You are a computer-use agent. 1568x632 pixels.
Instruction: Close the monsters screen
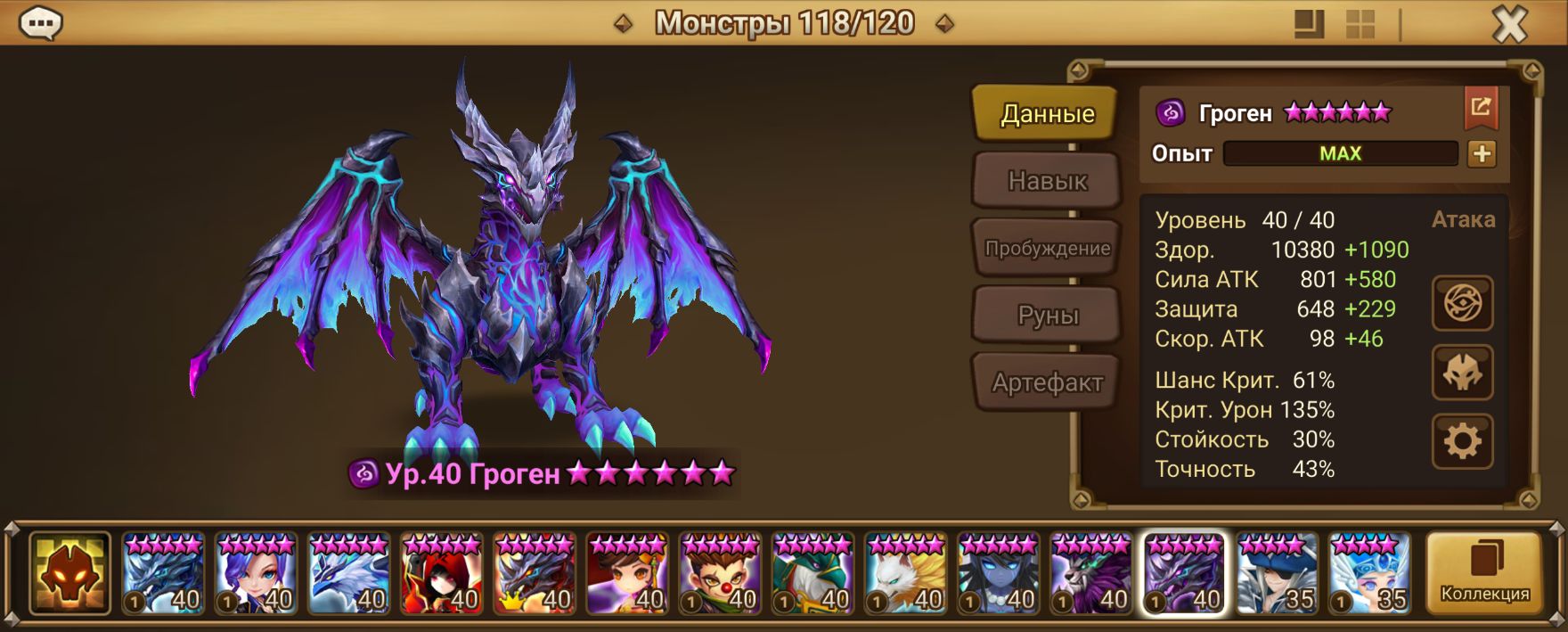pos(1509,25)
